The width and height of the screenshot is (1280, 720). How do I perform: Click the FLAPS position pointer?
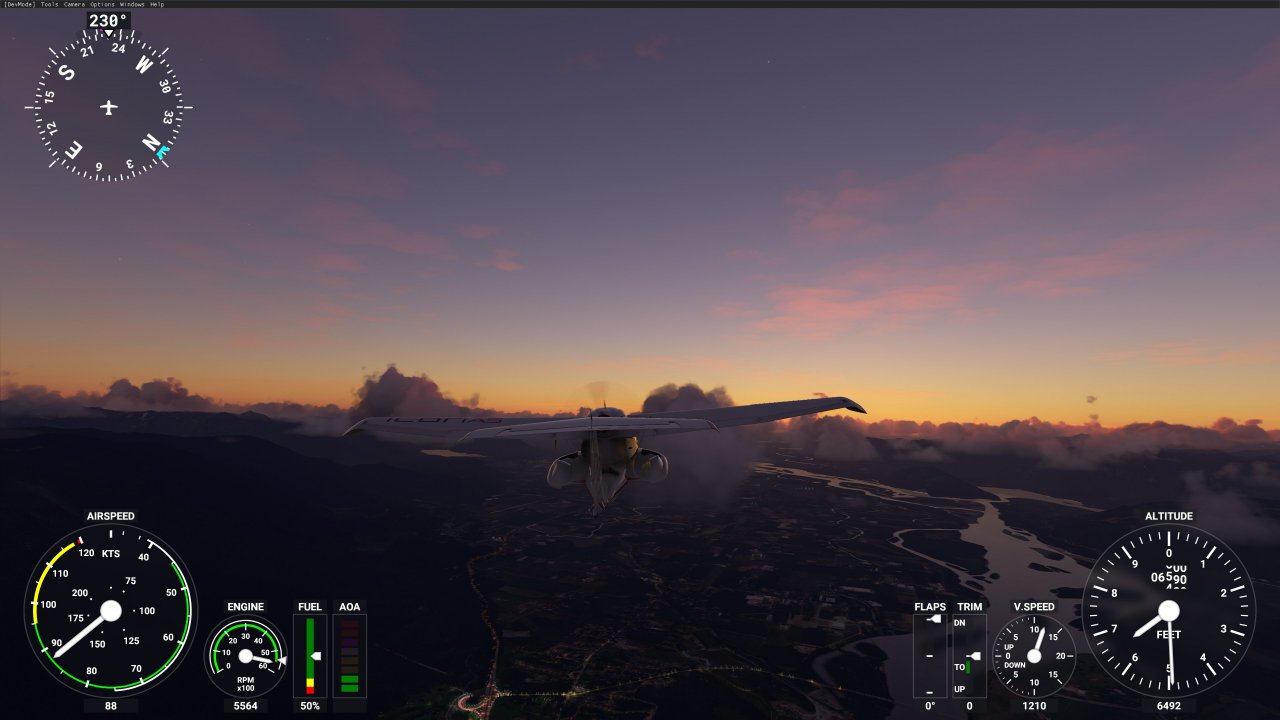[934, 618]
